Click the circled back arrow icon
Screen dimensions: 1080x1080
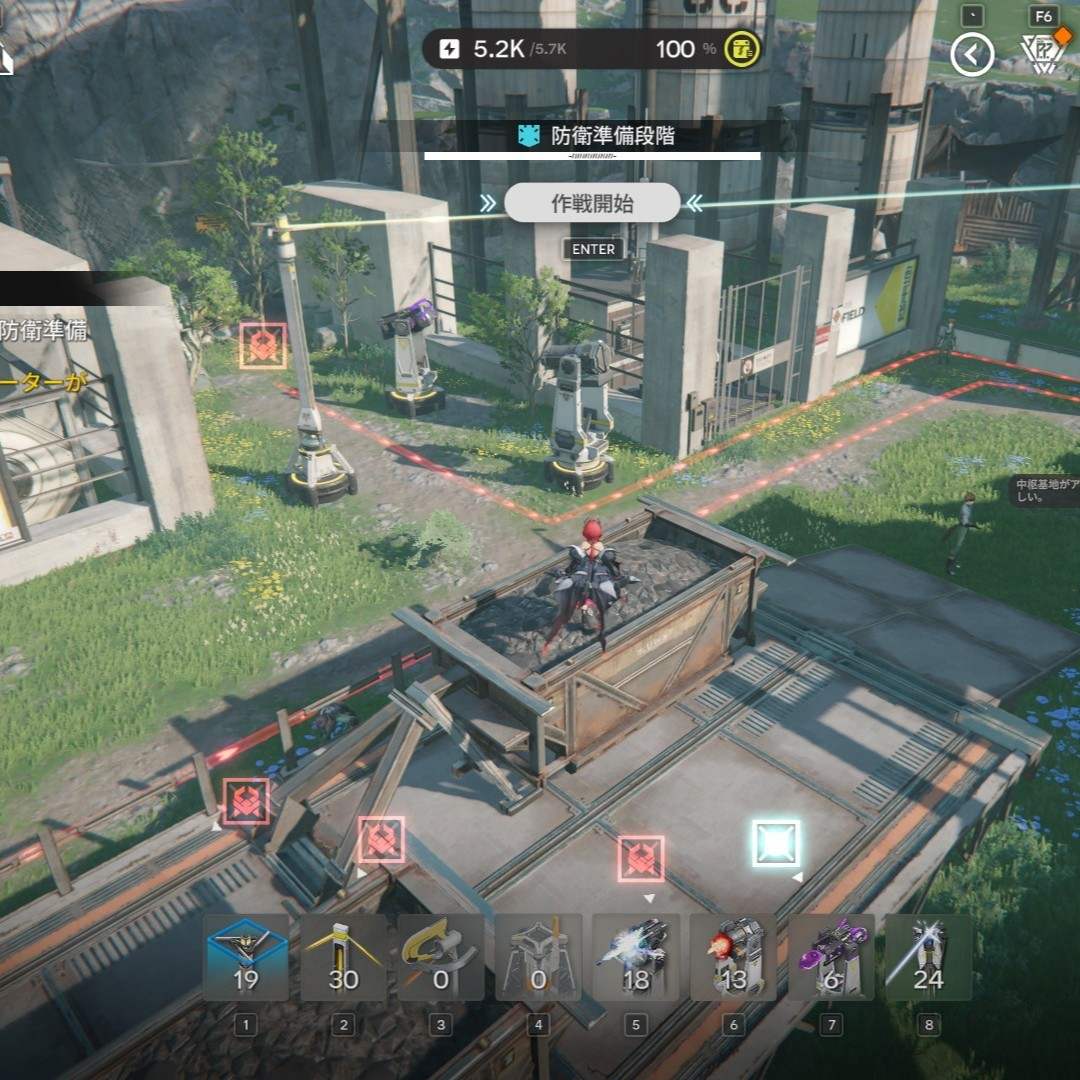click(x=972, y=54)
